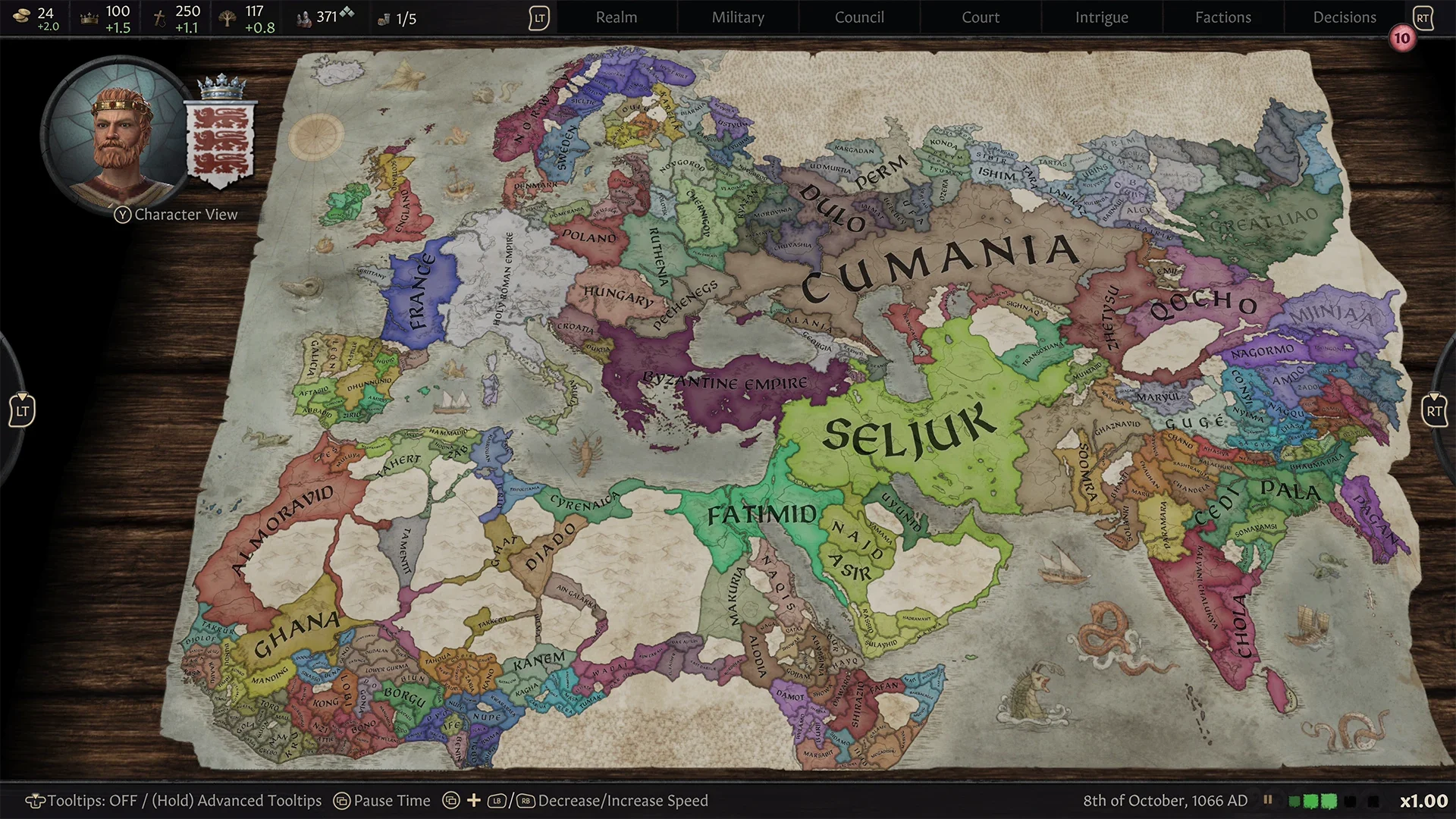Open the RT shoulder tab switcher
1456x819 pixels.
(1423, 17)
